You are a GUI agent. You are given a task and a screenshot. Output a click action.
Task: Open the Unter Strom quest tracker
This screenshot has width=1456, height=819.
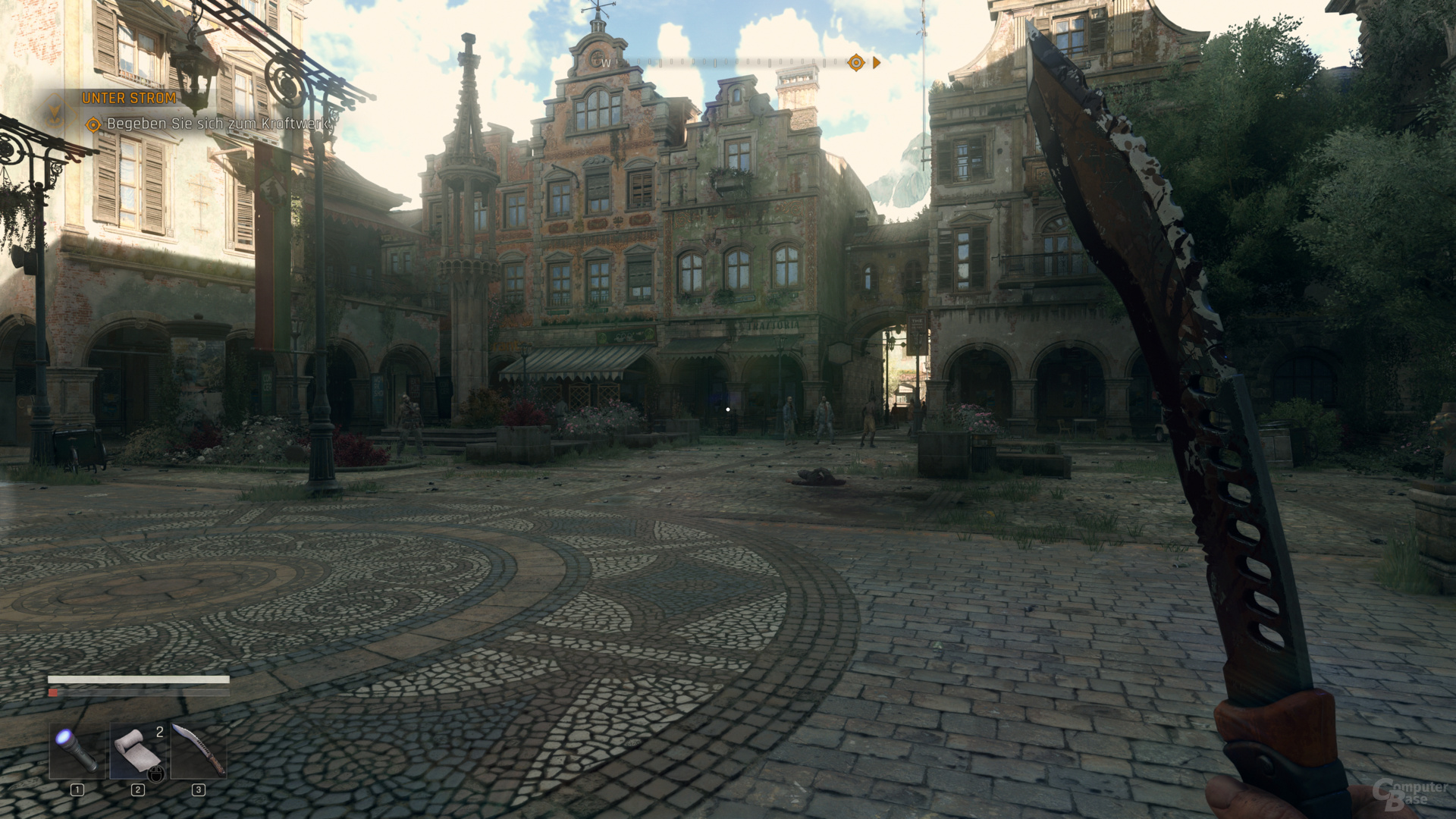pyautogui.click(x=129, y=99)
